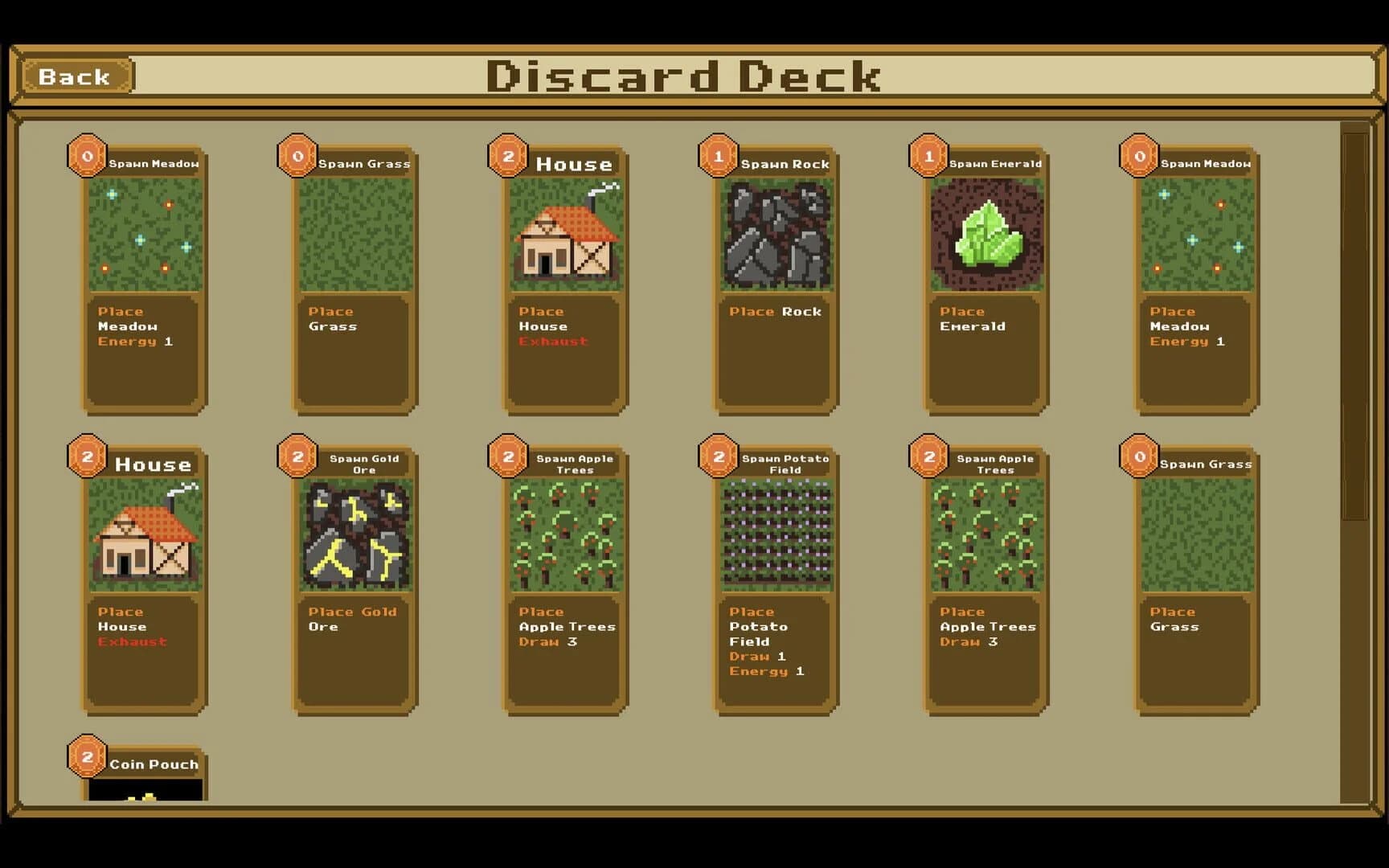Select the Spawn Potato Field card art
The width and height of the screenshot is (1389, 868).
click(774, 533)
